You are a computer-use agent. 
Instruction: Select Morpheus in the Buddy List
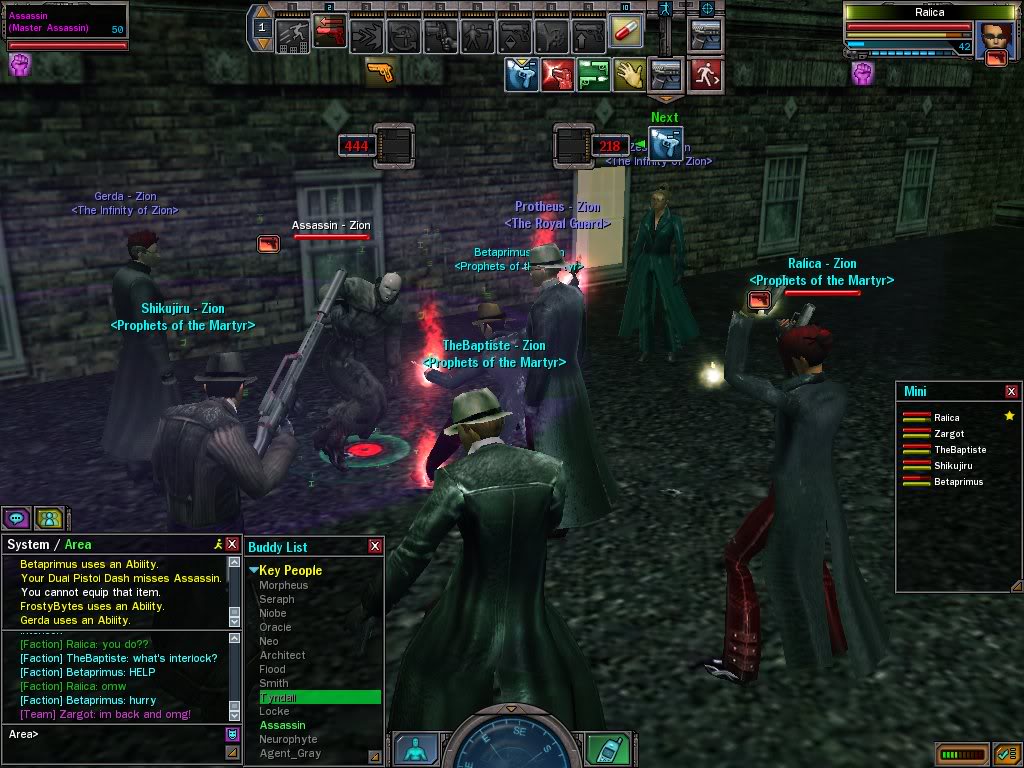point(283,585)
